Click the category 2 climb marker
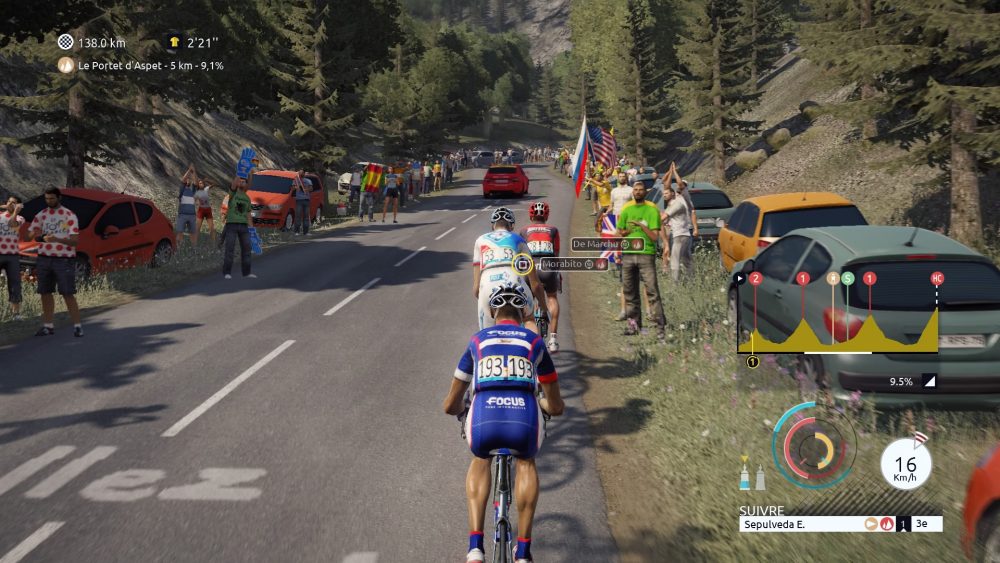The width and height of the screenshot is (1000, 563). point(755,278)
